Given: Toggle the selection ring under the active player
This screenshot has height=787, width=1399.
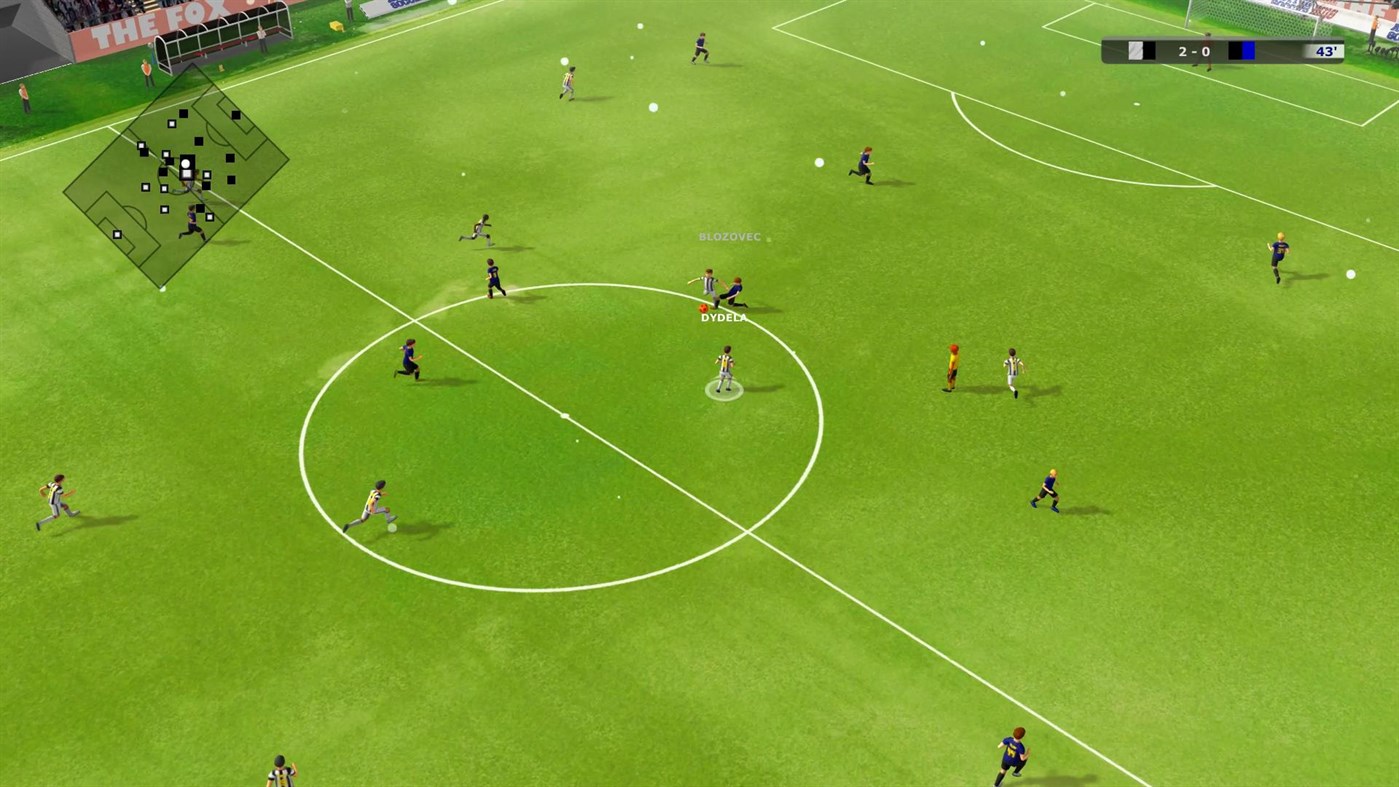Looking at the screenshot, I should [x=726, y=391].
